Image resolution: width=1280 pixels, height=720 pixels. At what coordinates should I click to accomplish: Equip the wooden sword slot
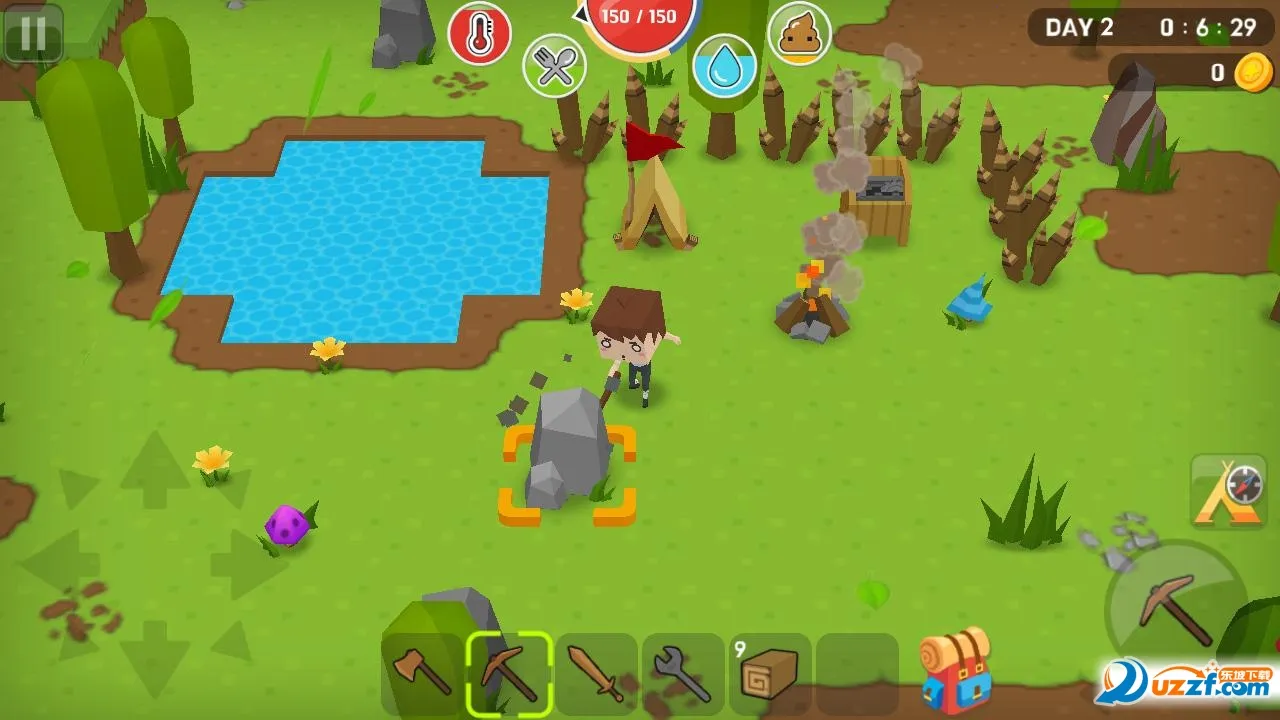596,673
